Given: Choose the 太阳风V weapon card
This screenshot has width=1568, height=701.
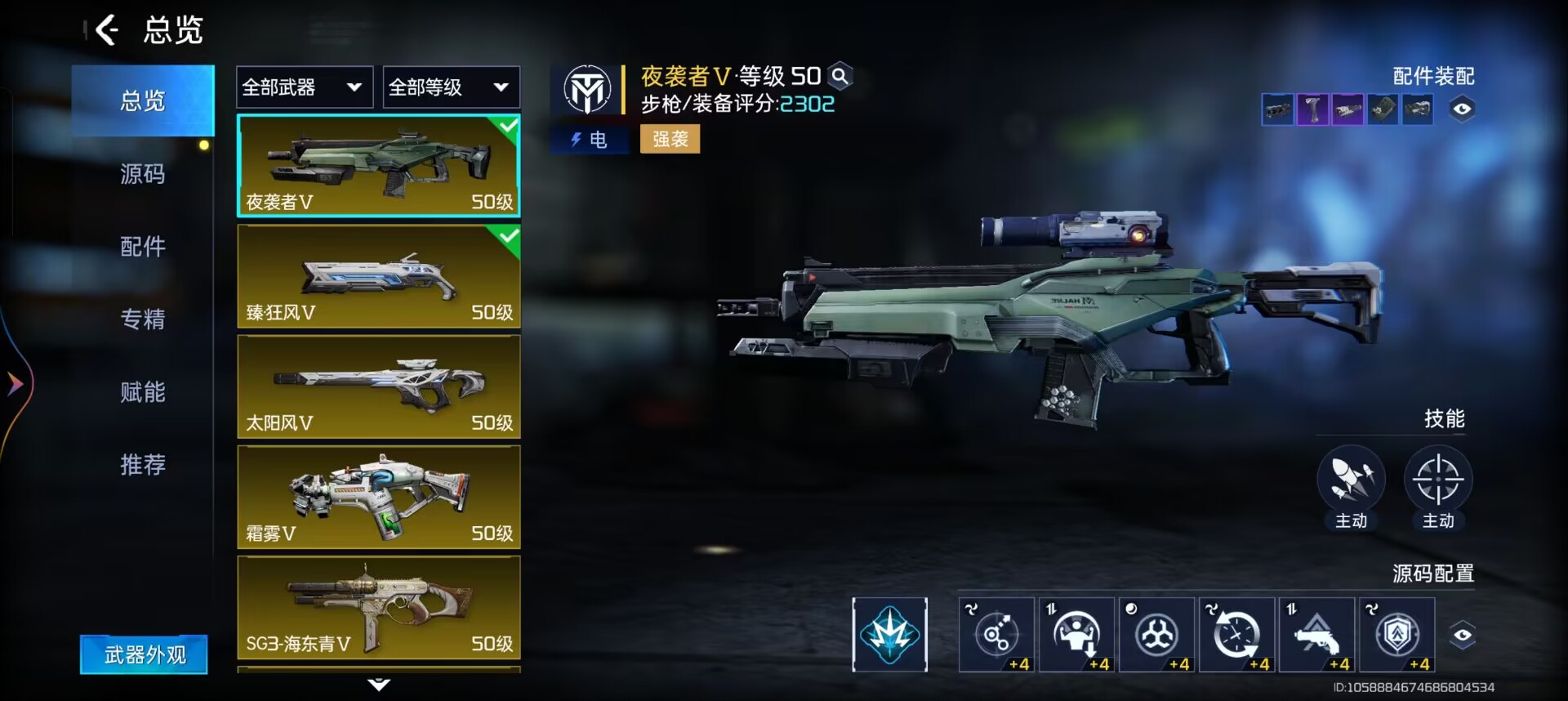Looking at the screenshot, I should (379, 386).
